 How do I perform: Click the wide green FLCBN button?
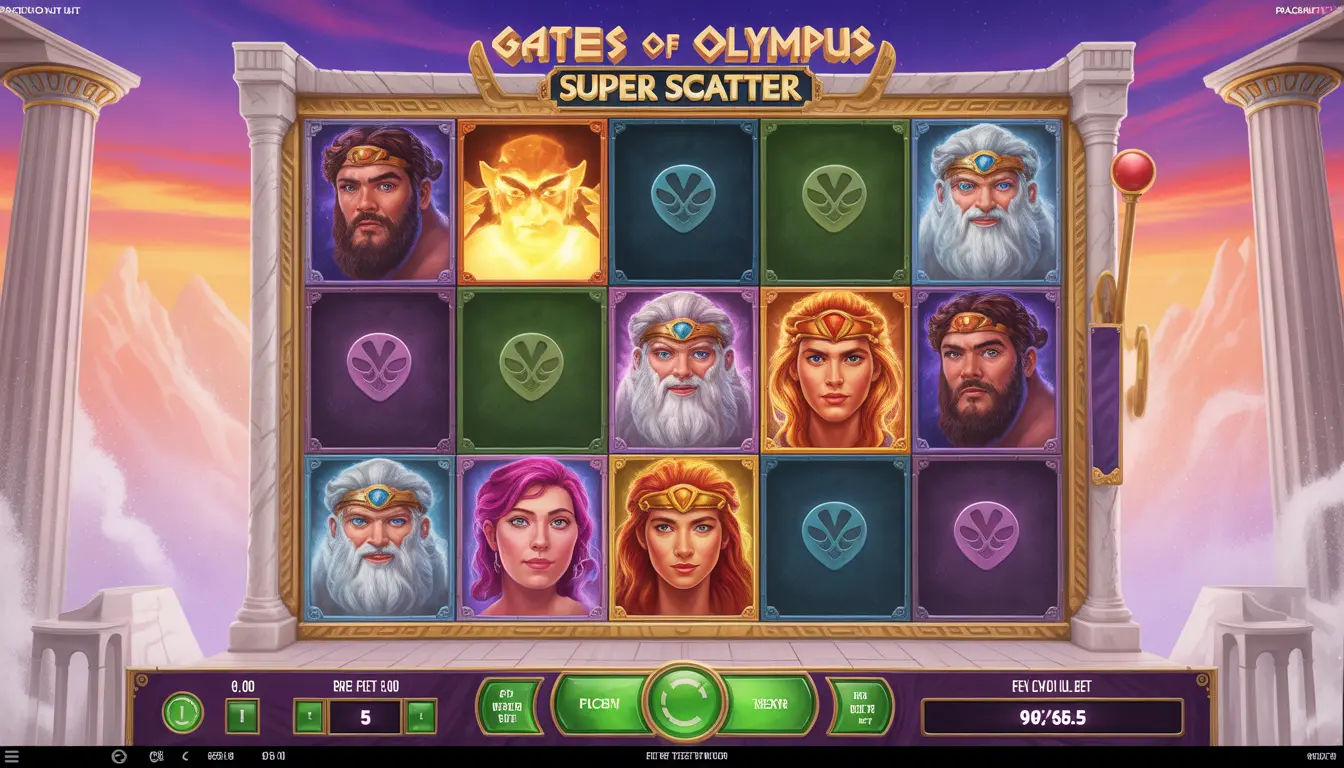(x=598, y=703)
